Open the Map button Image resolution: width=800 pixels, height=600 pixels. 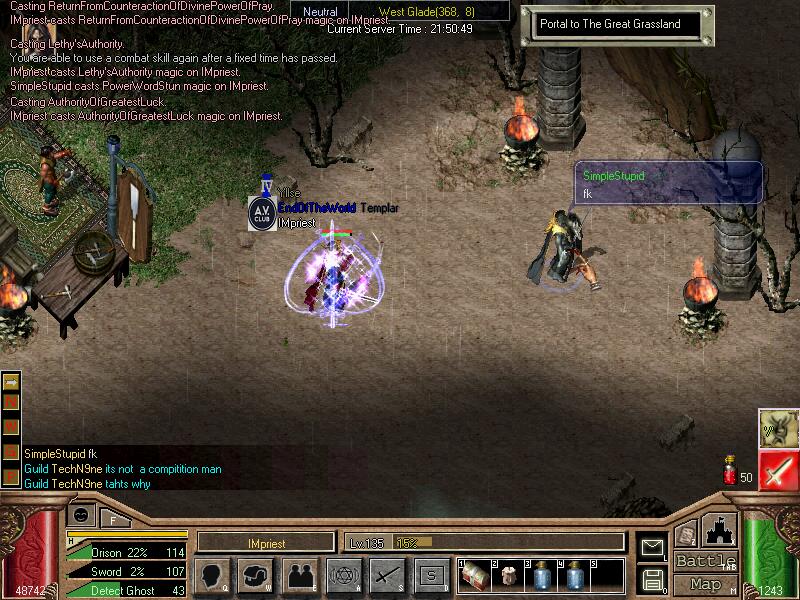pyautogui.click(x=705, y=584)
